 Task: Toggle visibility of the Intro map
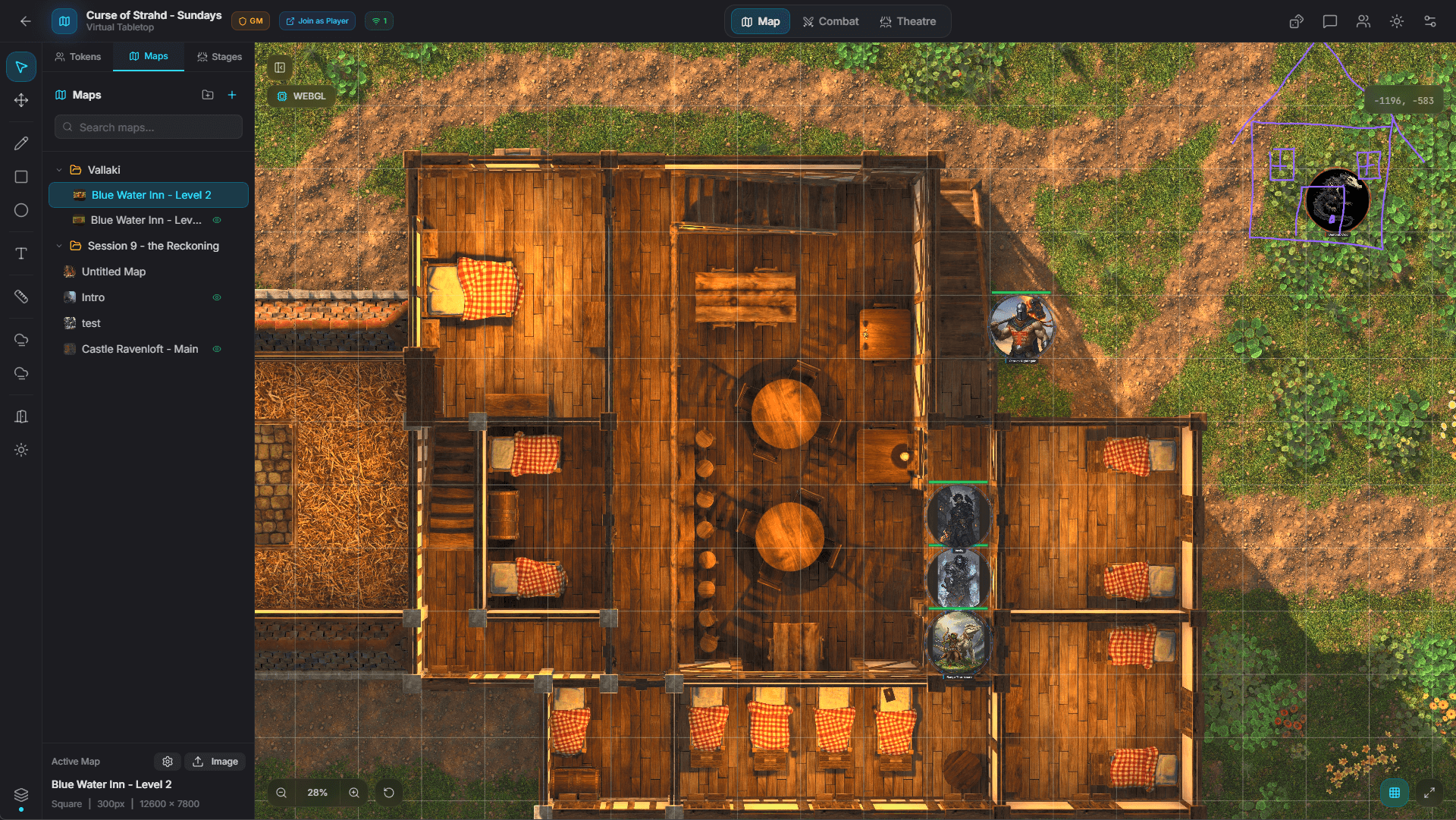[x=218, y=297]
